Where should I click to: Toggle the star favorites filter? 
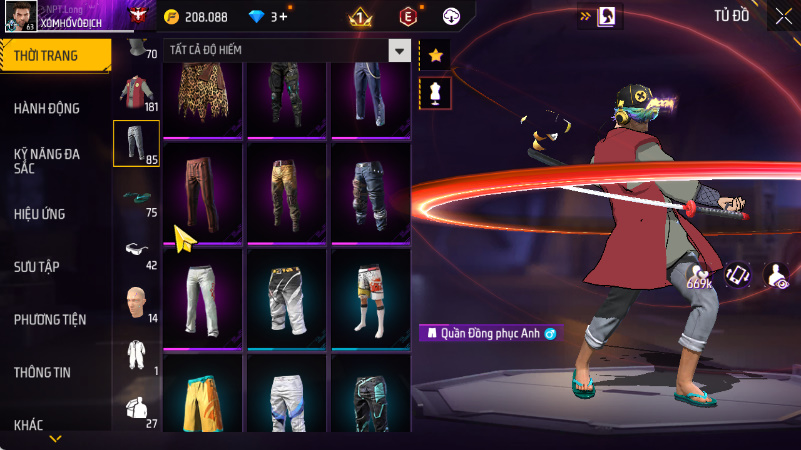(x=436, y=55)
